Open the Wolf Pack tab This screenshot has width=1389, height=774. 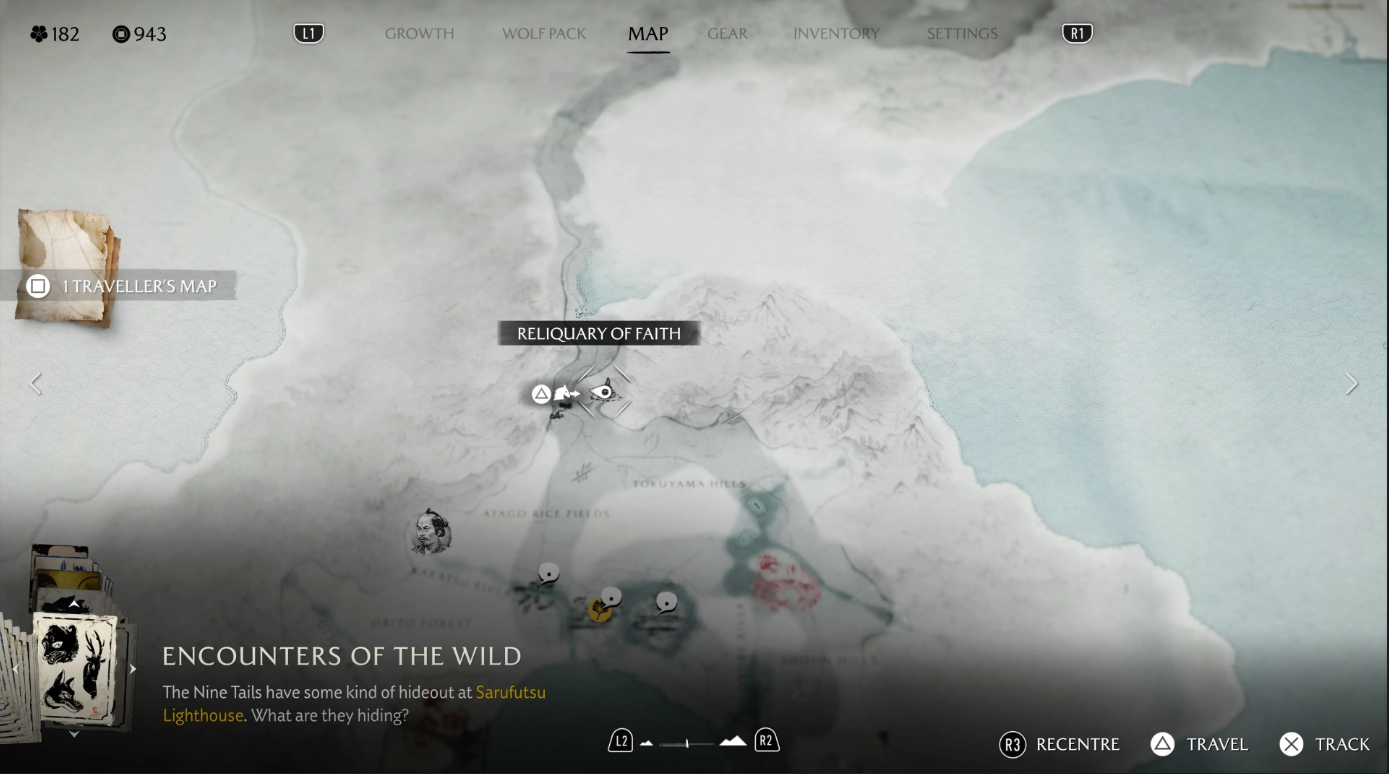click(544, 34)
